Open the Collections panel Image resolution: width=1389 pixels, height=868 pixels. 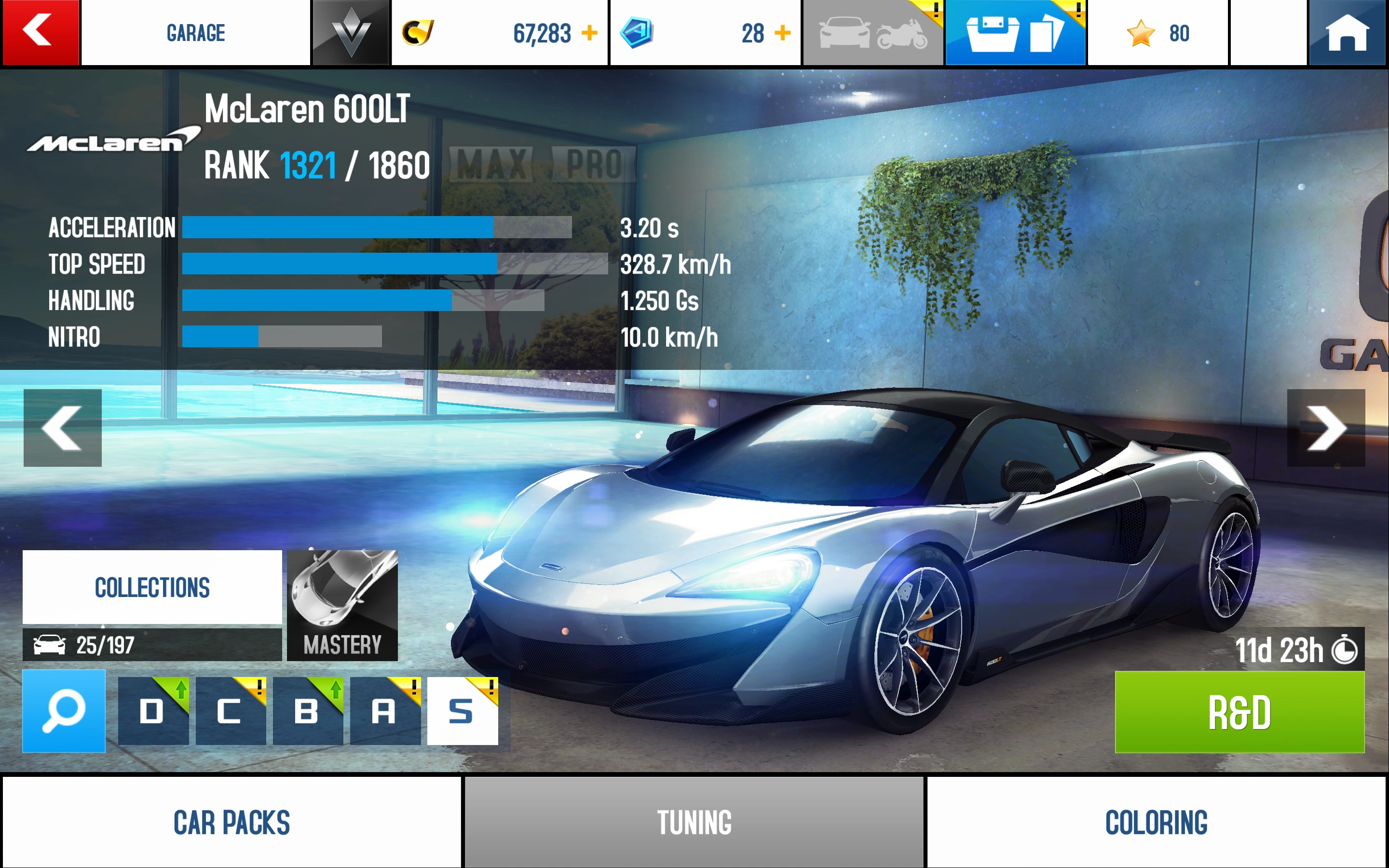(x=152, y=587)
